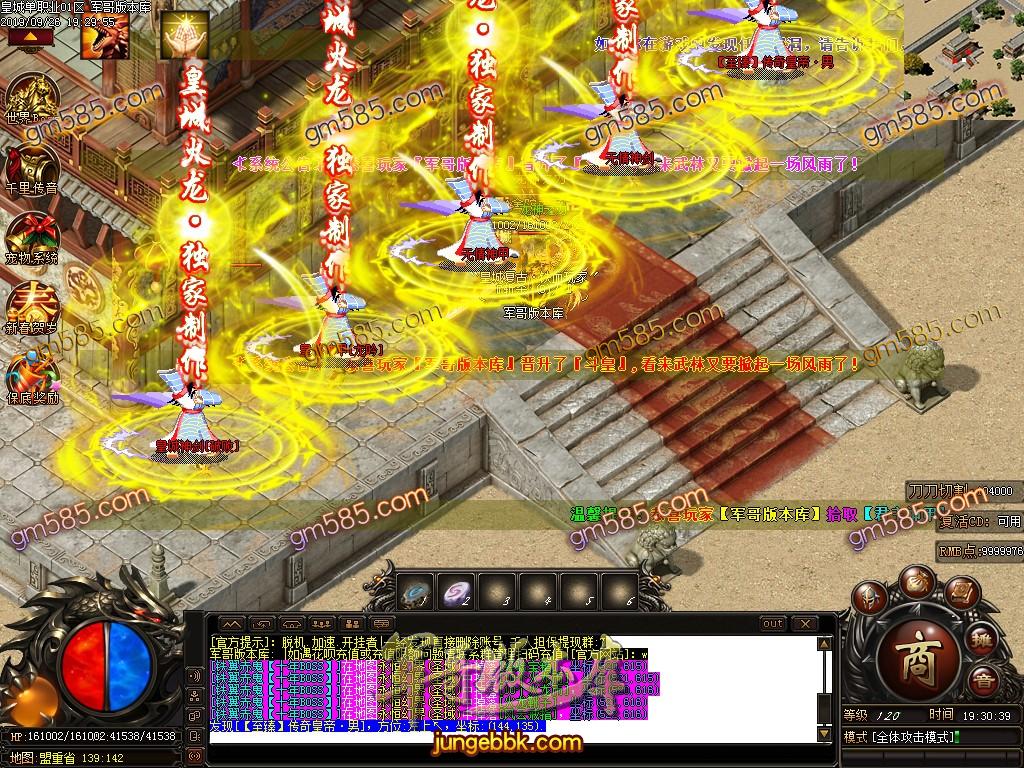
Task: Open the character helmet button
Action: [x=869, y=599]
